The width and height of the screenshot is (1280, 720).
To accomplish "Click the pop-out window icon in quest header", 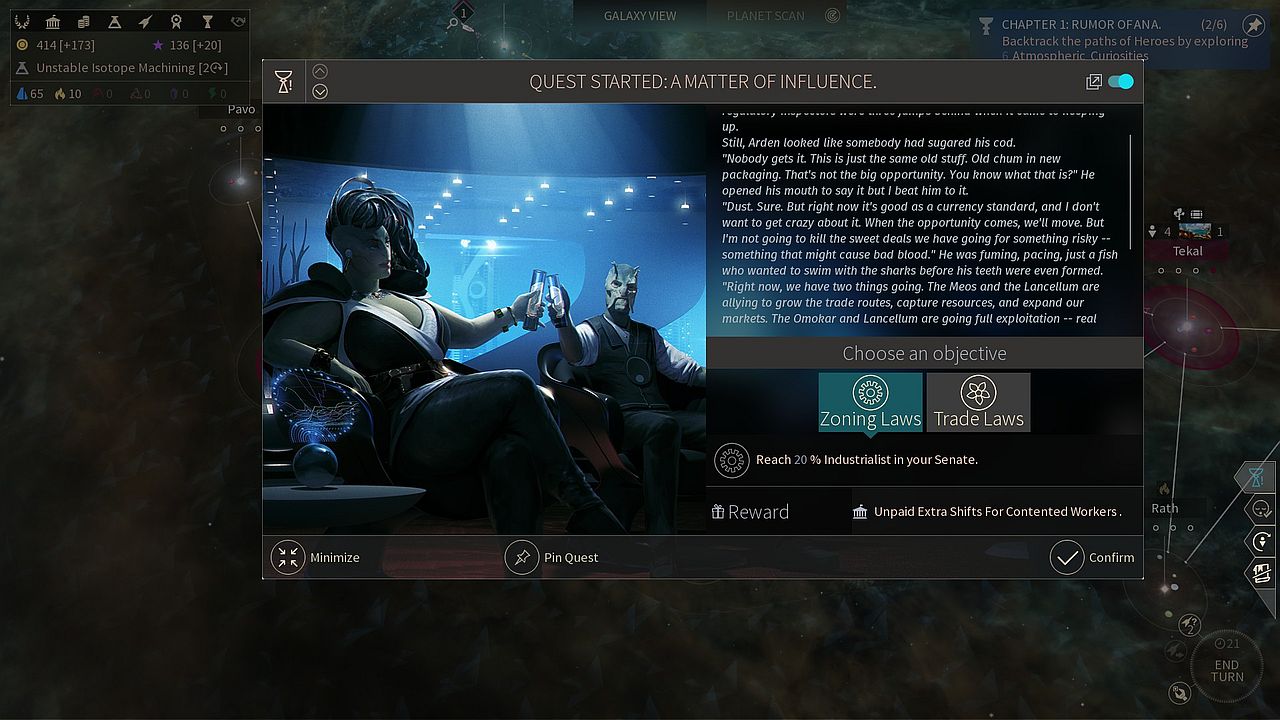I will pyautogui.click(x=1094, y=82).
